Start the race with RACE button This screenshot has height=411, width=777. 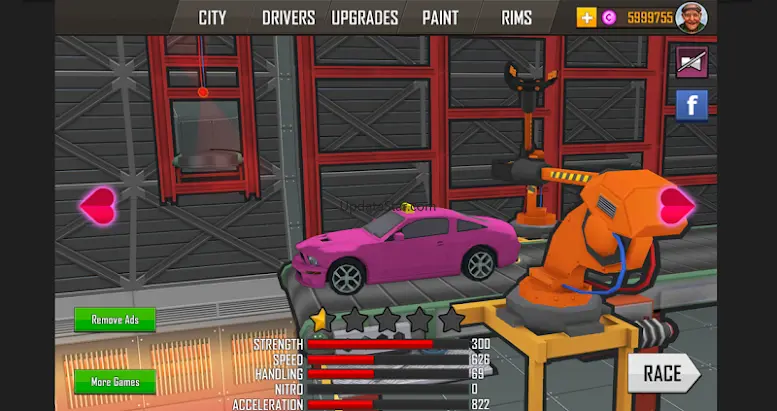click(x=663, y=374)
